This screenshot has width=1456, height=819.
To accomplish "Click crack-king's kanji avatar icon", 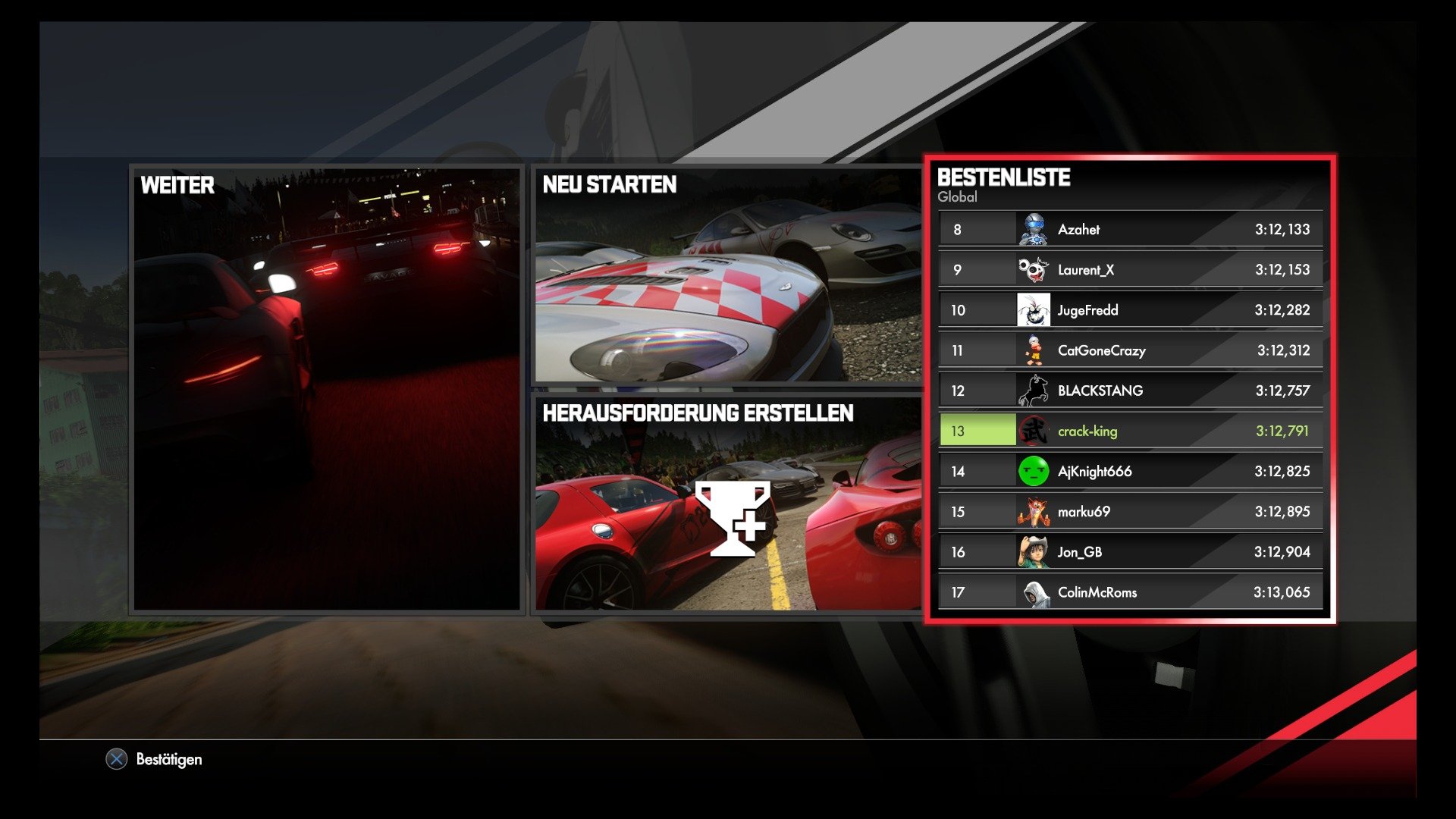I will pos(1033,430).
